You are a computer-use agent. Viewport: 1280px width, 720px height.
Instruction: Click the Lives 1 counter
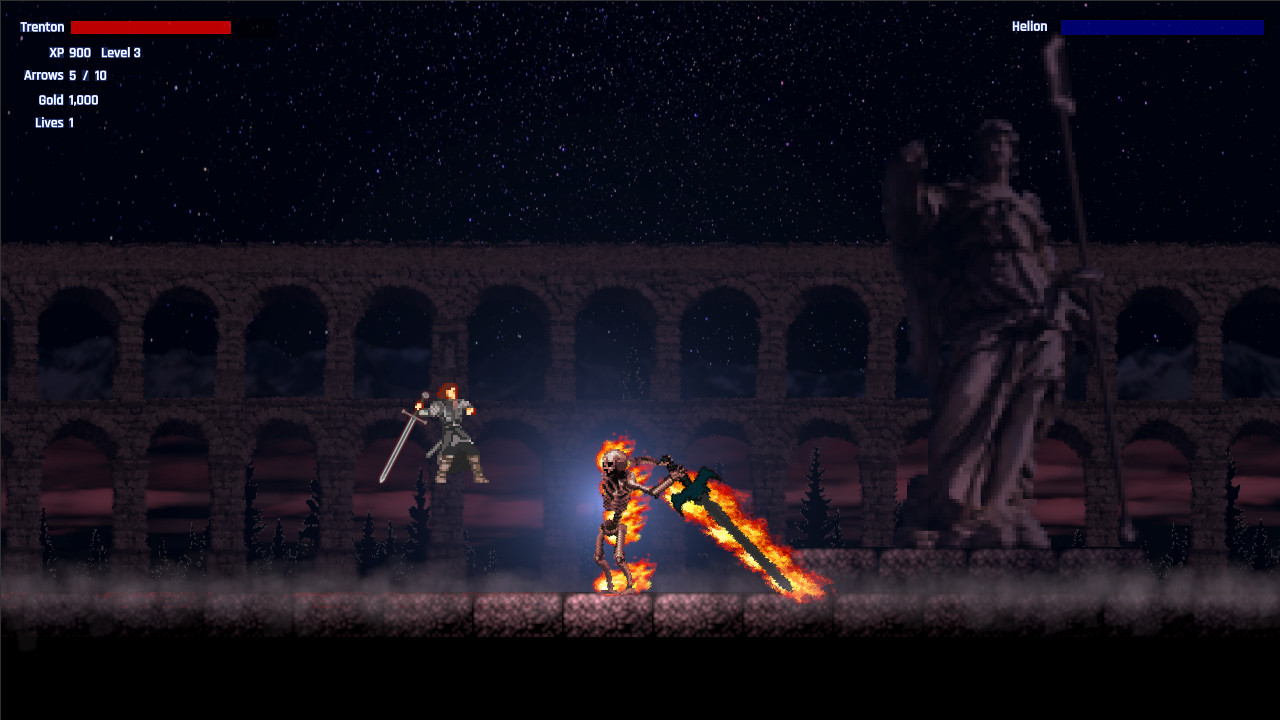pyautogui.click(x=55, y=122)
